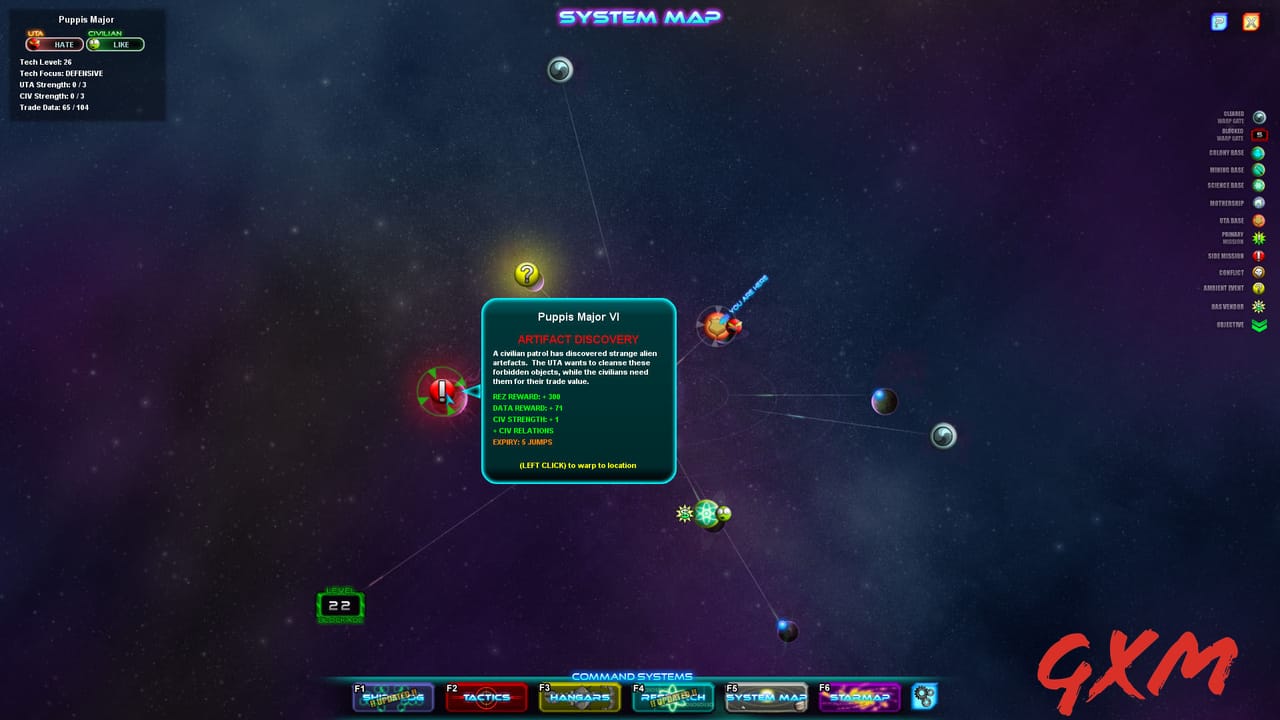Click the Blocked Warp Gate toggle
The height and width of the screenshot is (720, 1280).
(1260, 134)
